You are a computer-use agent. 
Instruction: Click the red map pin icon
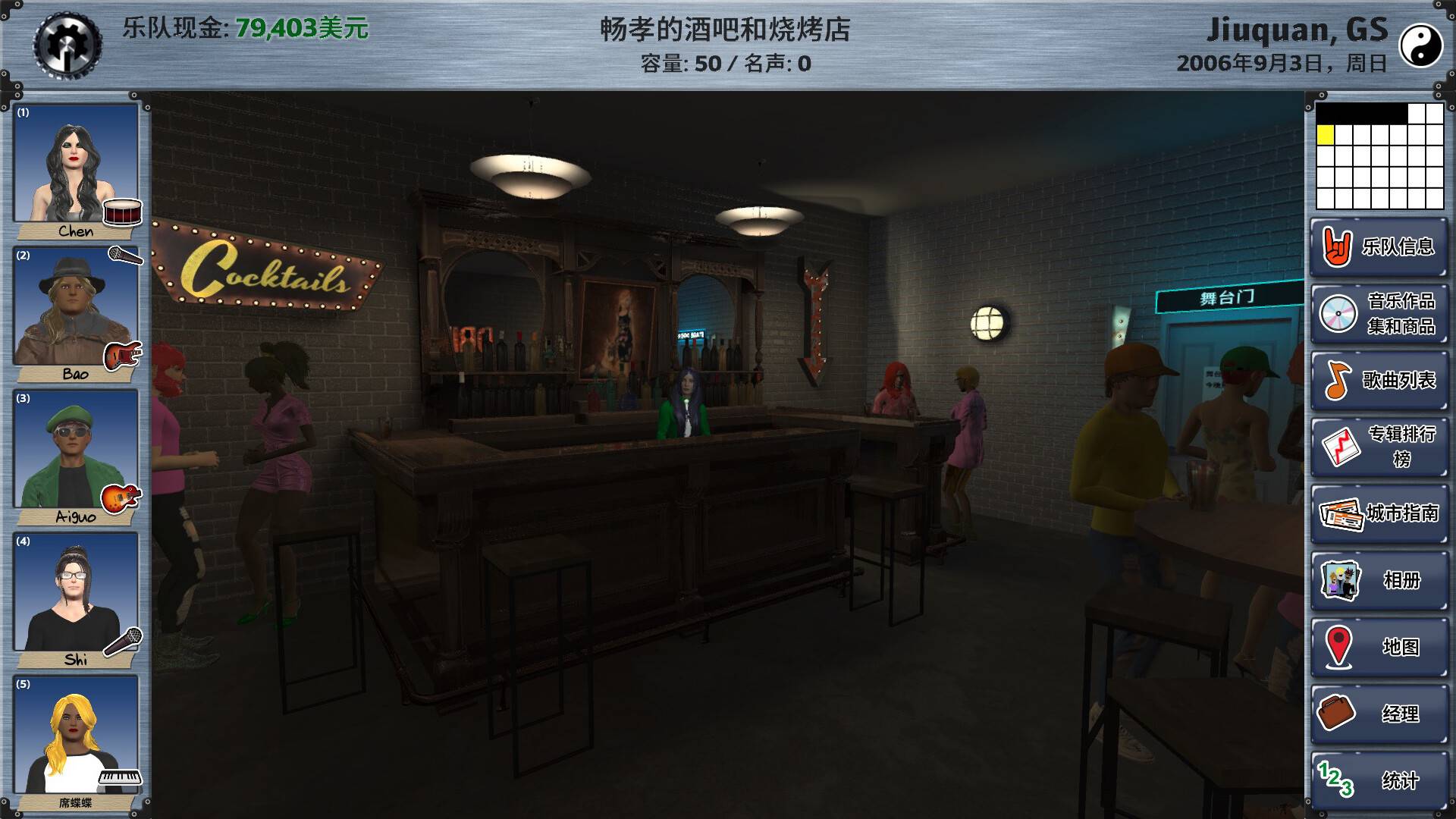pyautogui.click(x=1338, y=647)
